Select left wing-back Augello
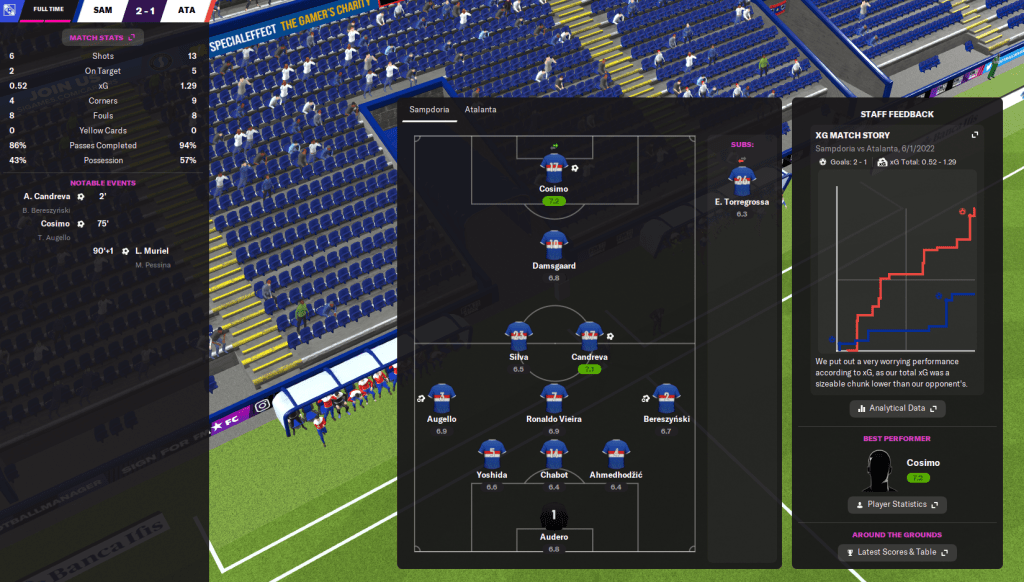Screen dimensions: 1024x582 [x=441, y=398]
